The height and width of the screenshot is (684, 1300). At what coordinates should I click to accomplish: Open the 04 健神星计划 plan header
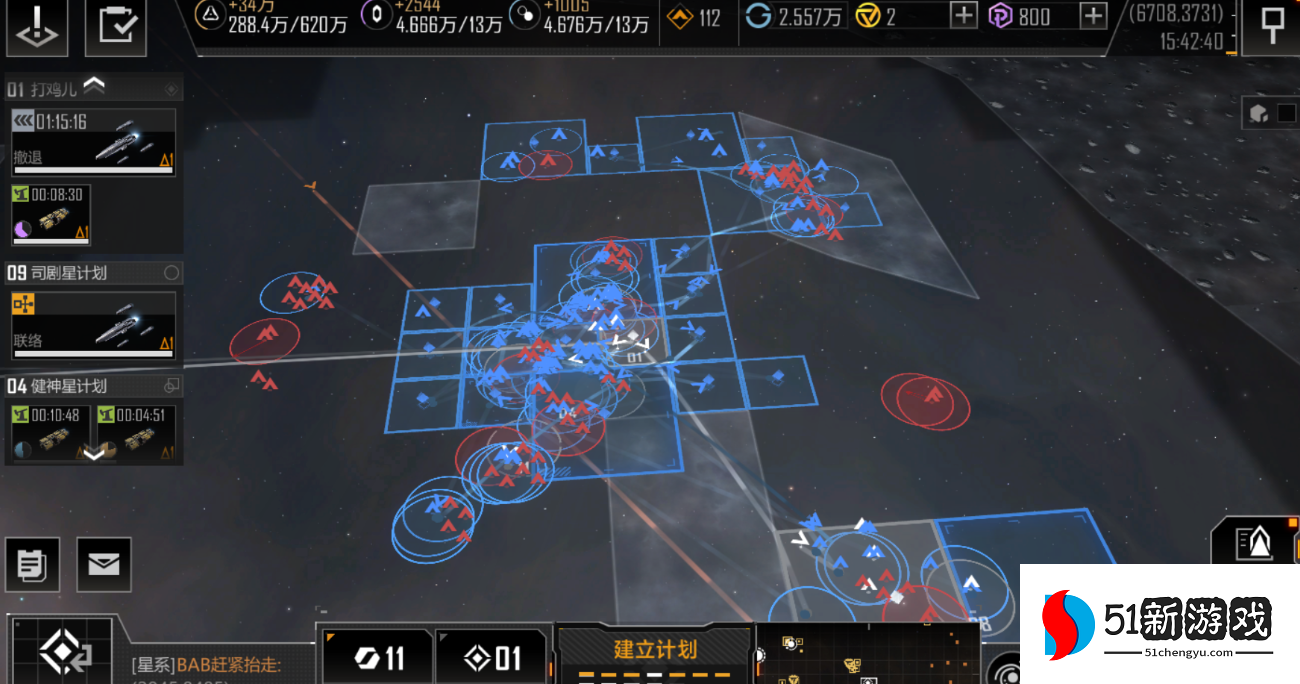click(93, 385)
